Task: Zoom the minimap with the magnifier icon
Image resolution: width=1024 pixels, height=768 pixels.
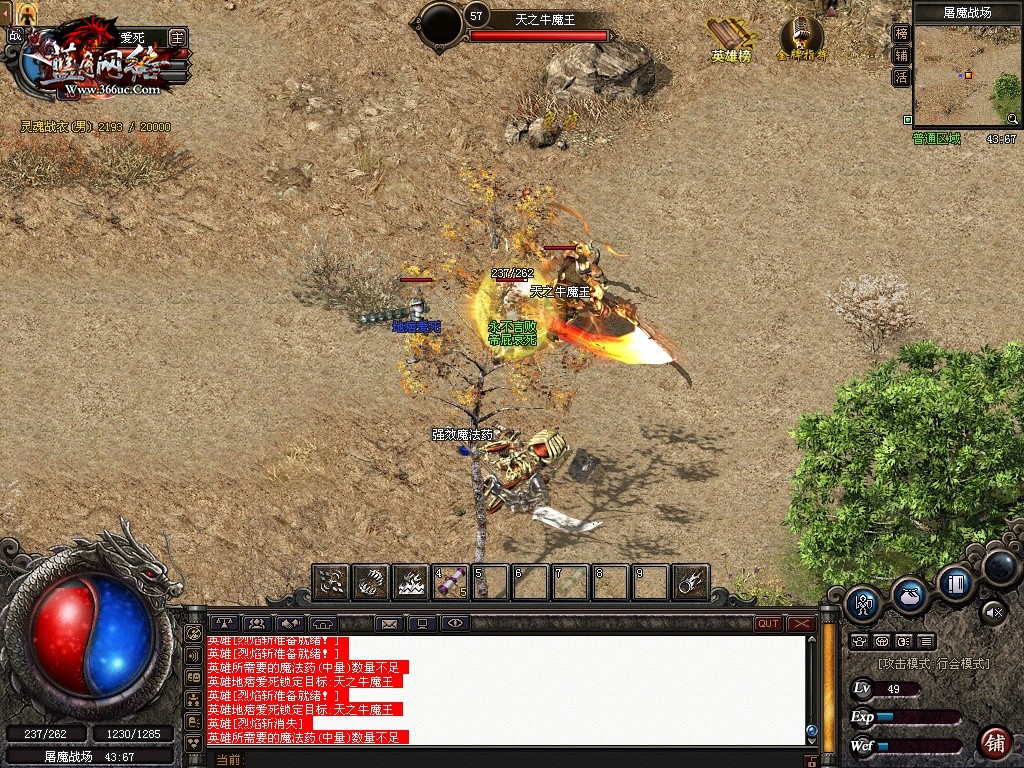Action: 1012,119
